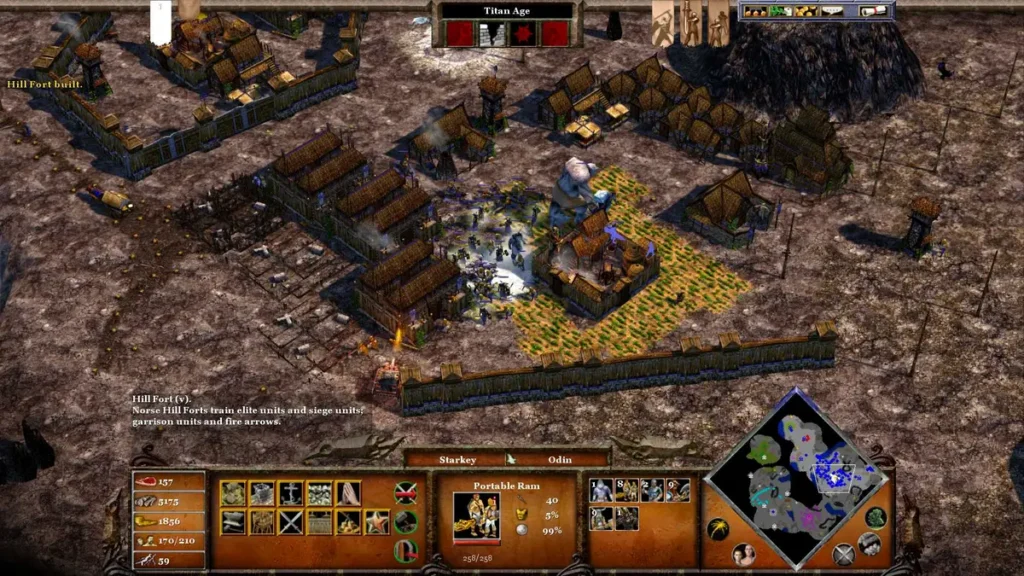This screenshot has width=1024, height=576.
Task: Activate the white stone wall god power
Action: [x=491, y=35]
